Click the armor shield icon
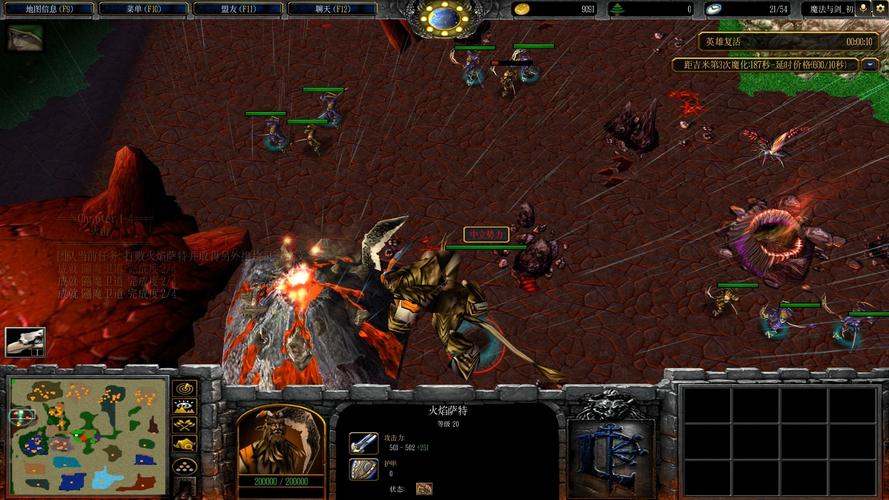The width and height of the screenshot is (889, 500). point(363,468)
